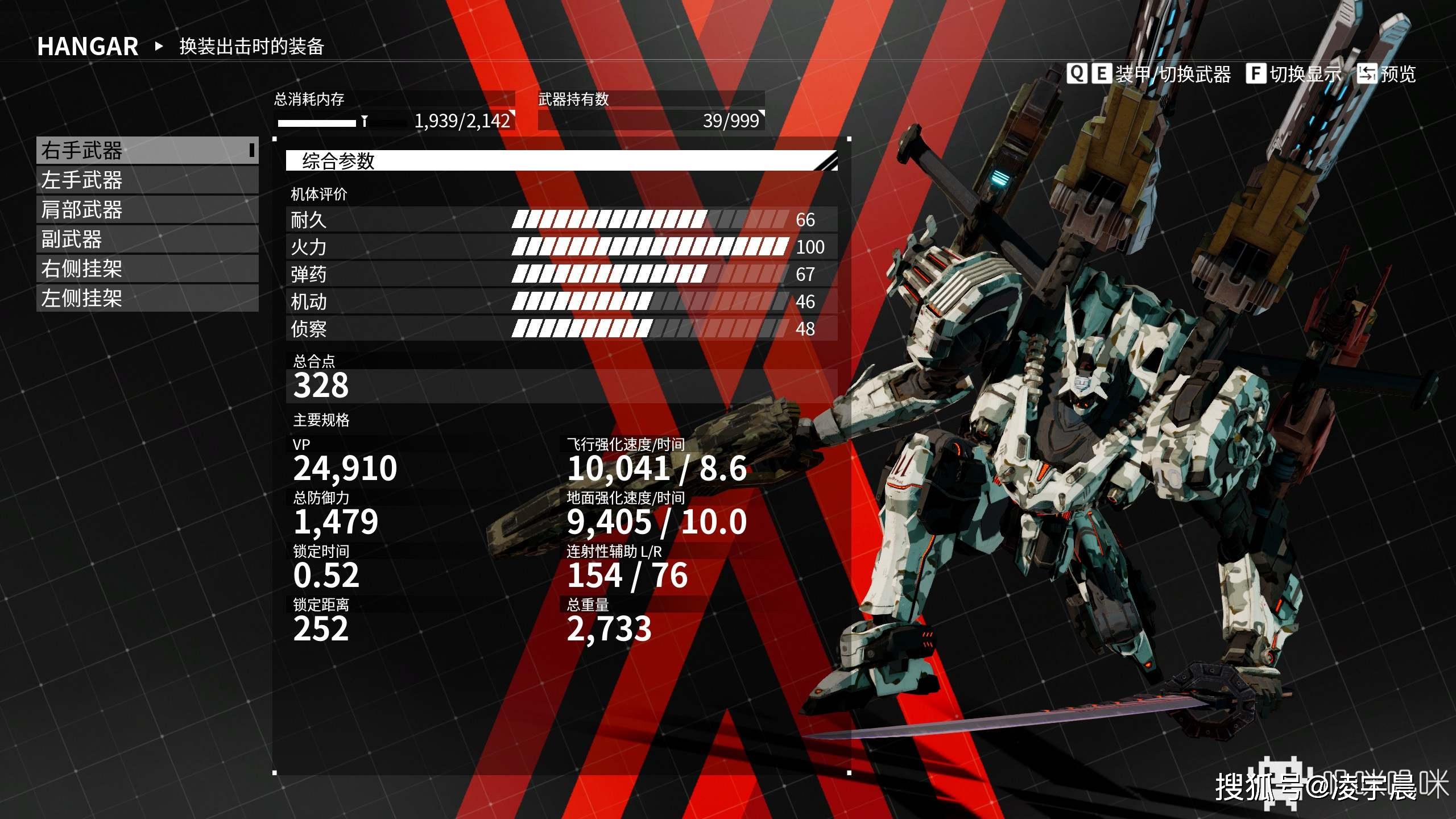Viewport: 1456px width, 819px height.
Task: Select the 右手武器 menu entry
Action: (x=147, y=151)
